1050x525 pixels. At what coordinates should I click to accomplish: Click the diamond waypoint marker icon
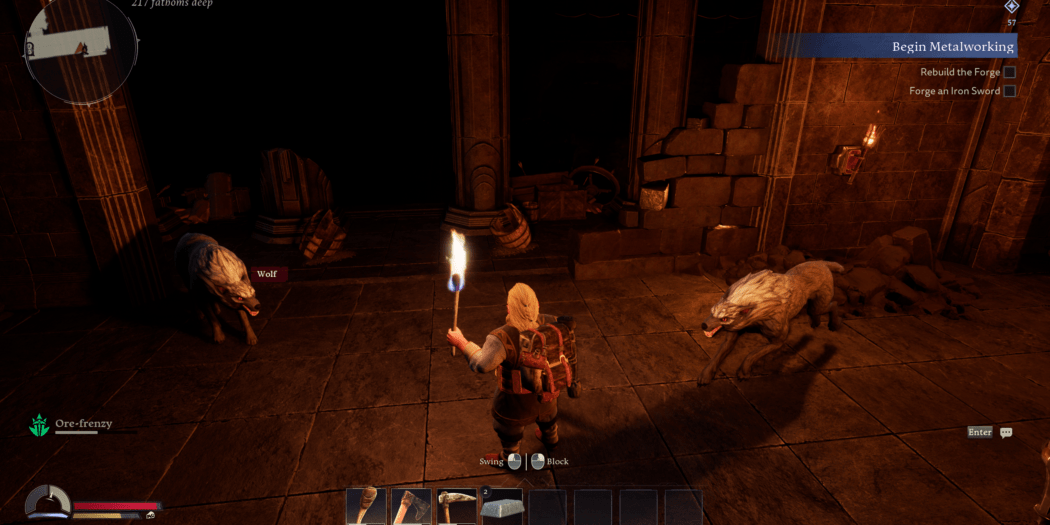1011,6
